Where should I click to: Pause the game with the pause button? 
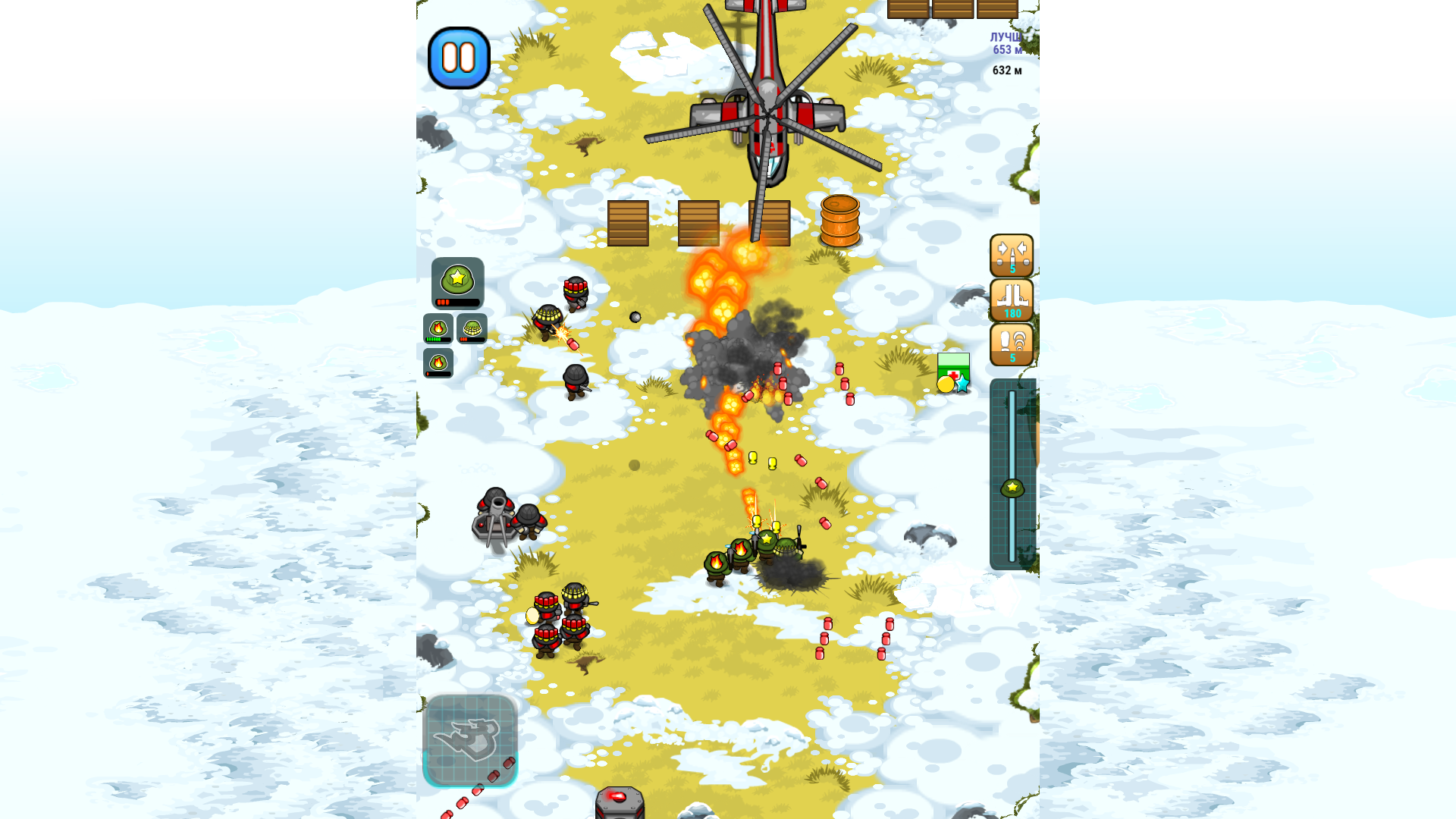tap(460, 58)
